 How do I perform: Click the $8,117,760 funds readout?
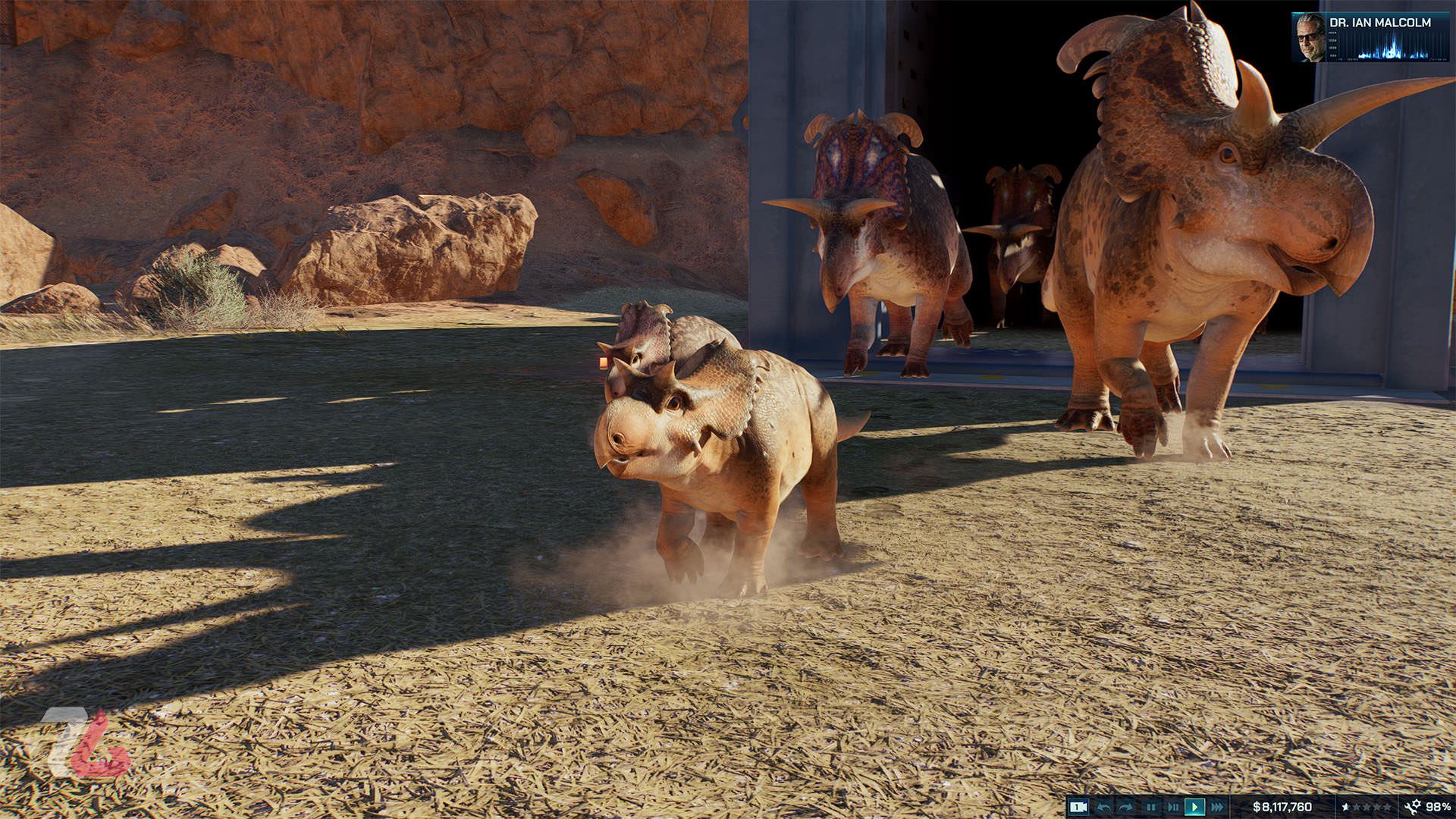coord(1282,806)
